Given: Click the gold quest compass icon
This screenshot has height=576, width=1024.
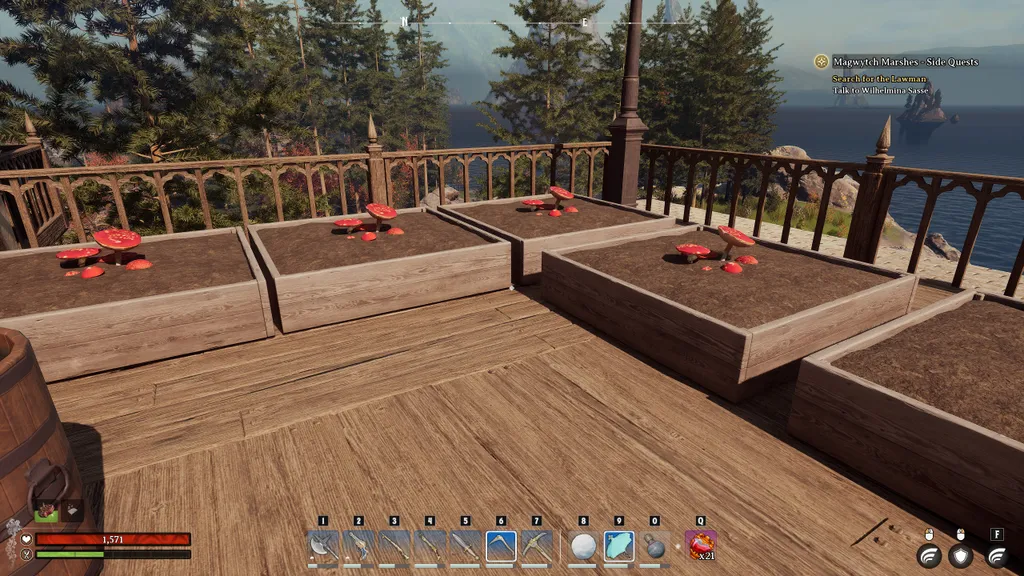Looking at the screenshot, I should [x=821, y=62].
